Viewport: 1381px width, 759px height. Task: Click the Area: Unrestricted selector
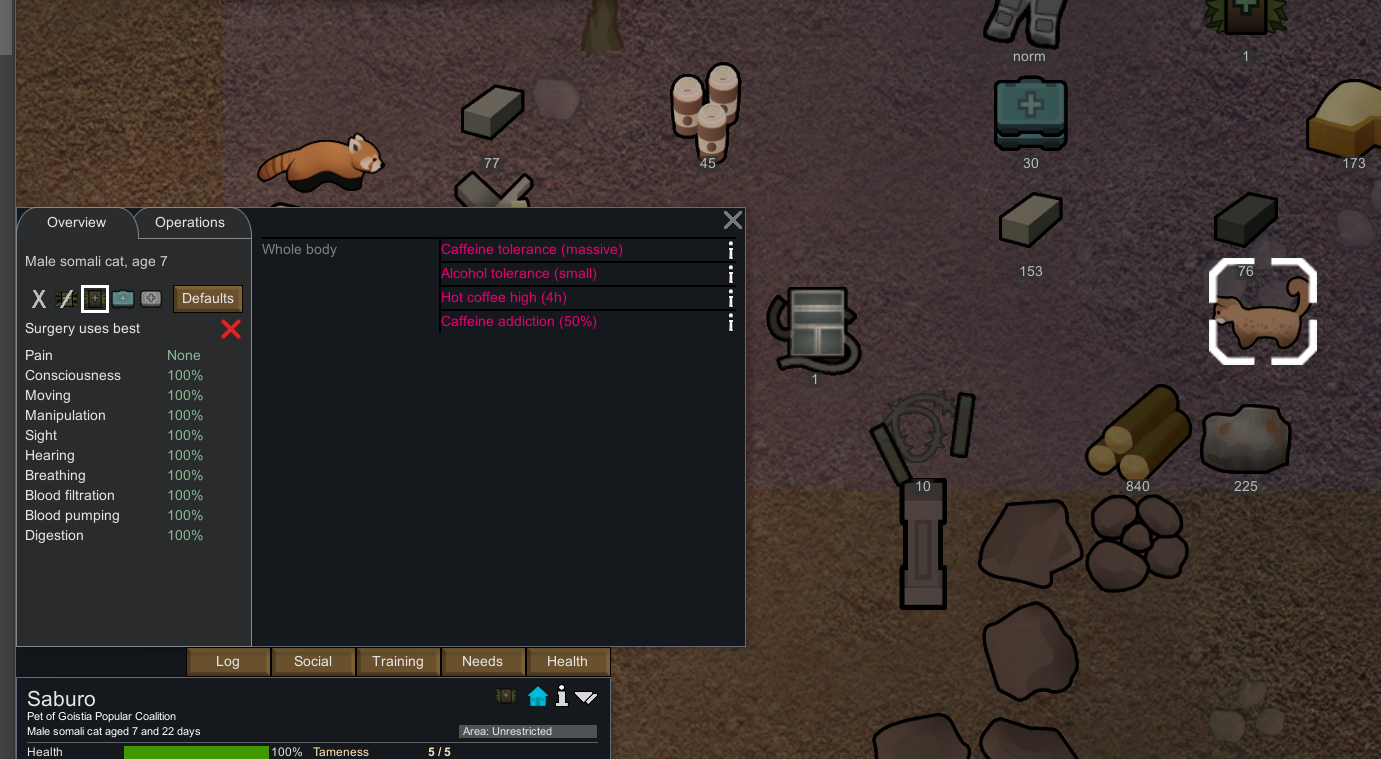coord(528,731)
